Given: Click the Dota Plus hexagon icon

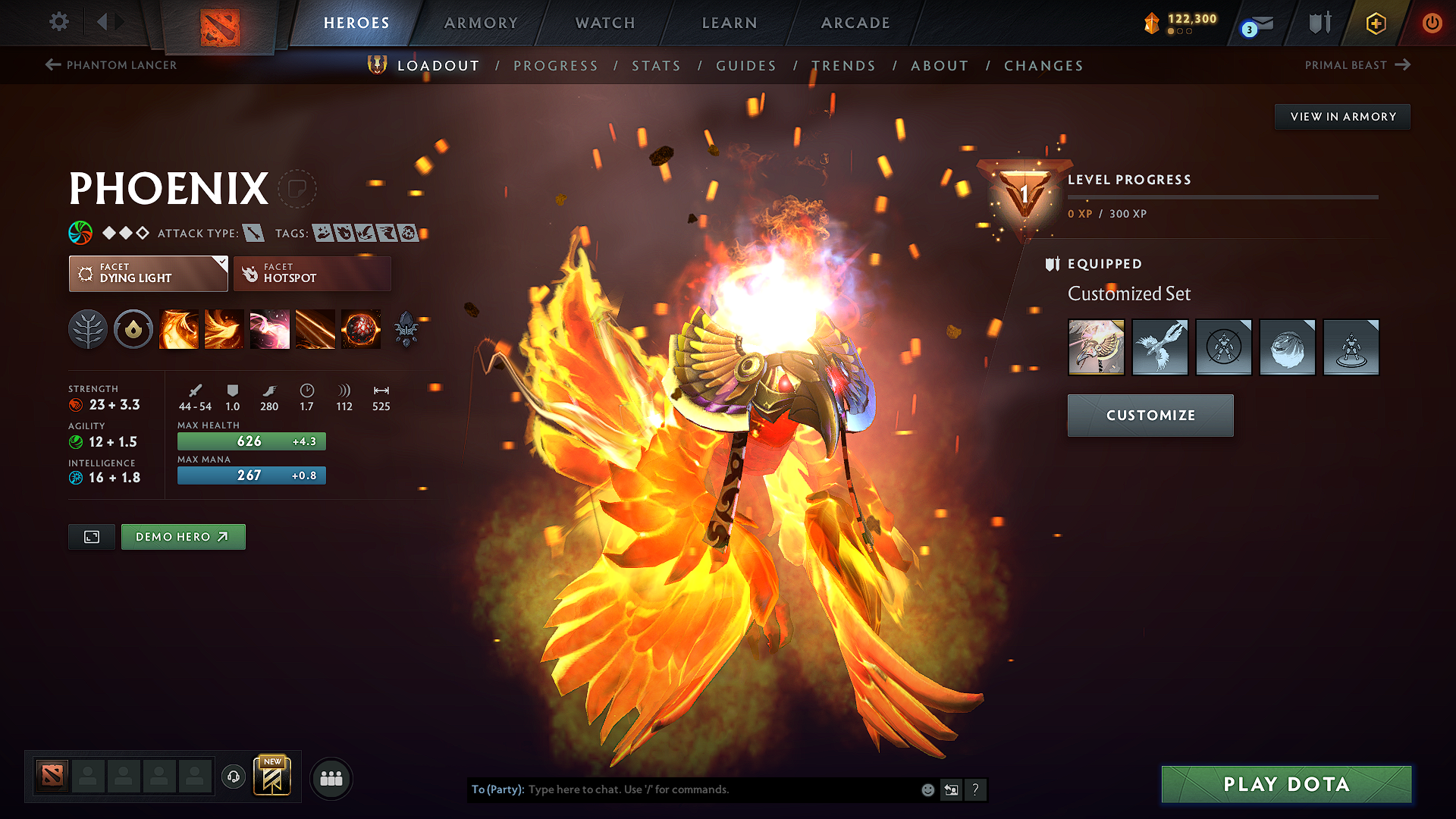Looking at the screenshot, I should (1375, 23).
